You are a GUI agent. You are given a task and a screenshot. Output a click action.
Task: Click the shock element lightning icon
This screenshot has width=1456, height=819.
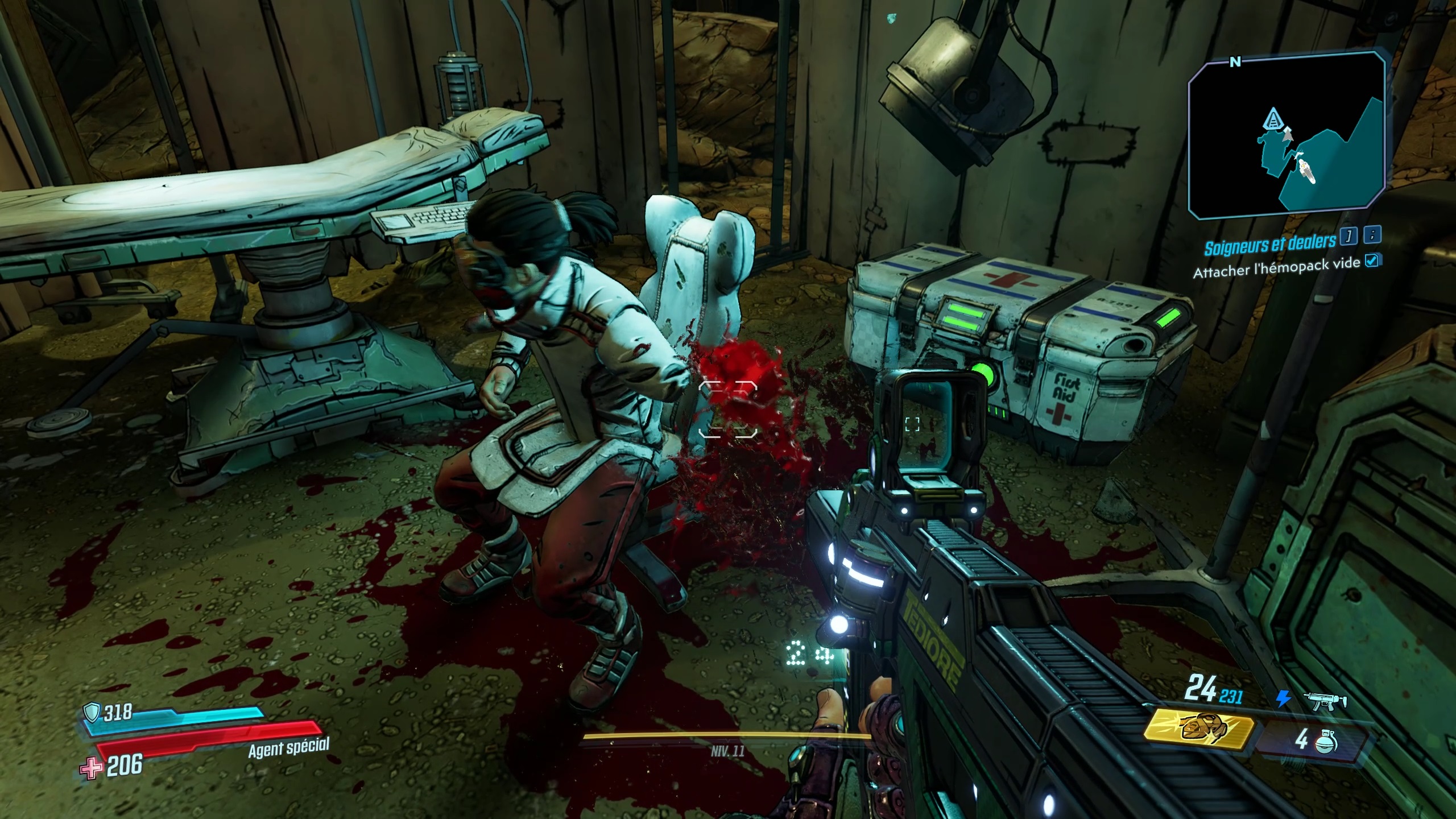[x=1283, y=700]
